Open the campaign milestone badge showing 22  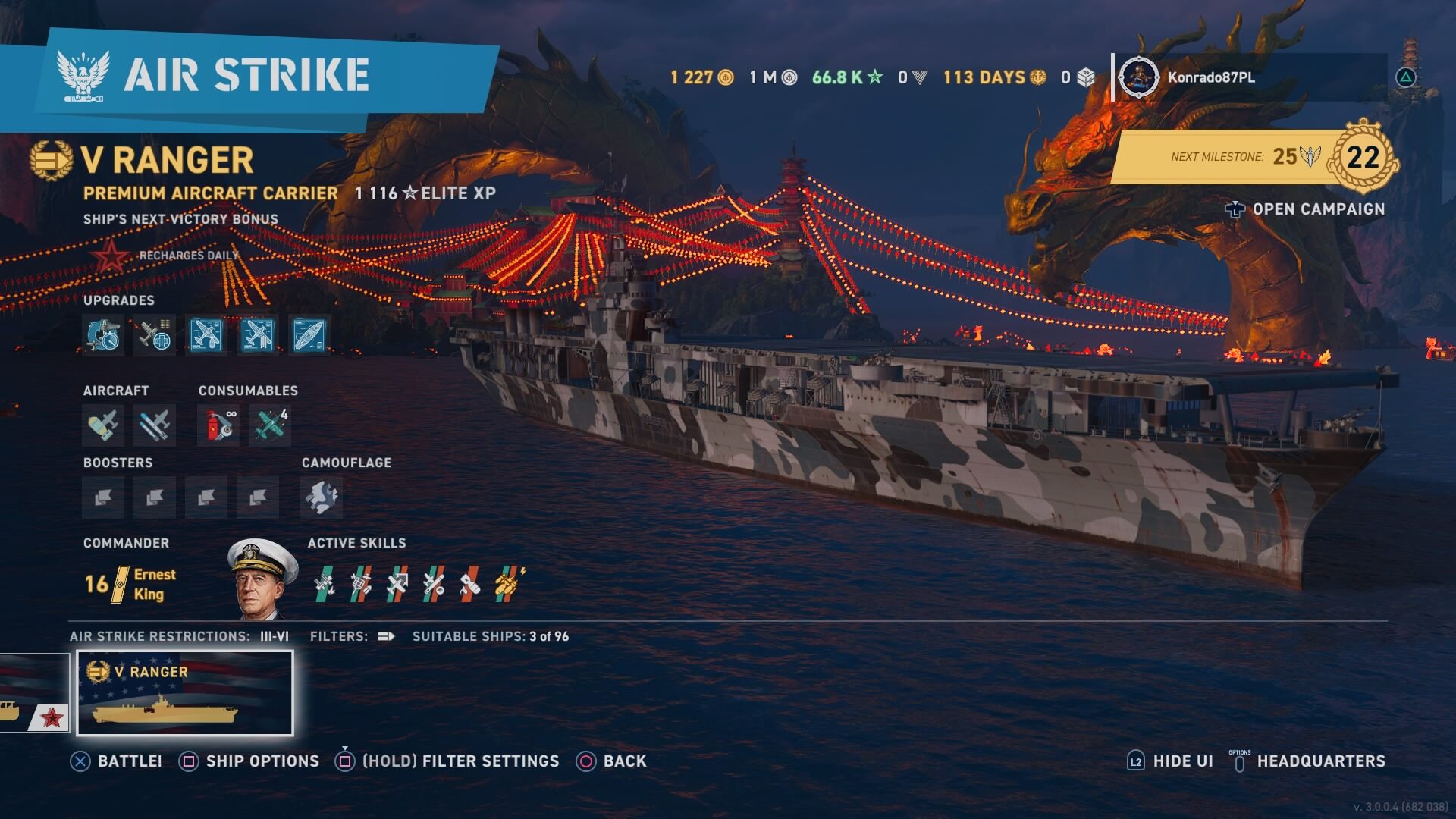coord(1363,157)
